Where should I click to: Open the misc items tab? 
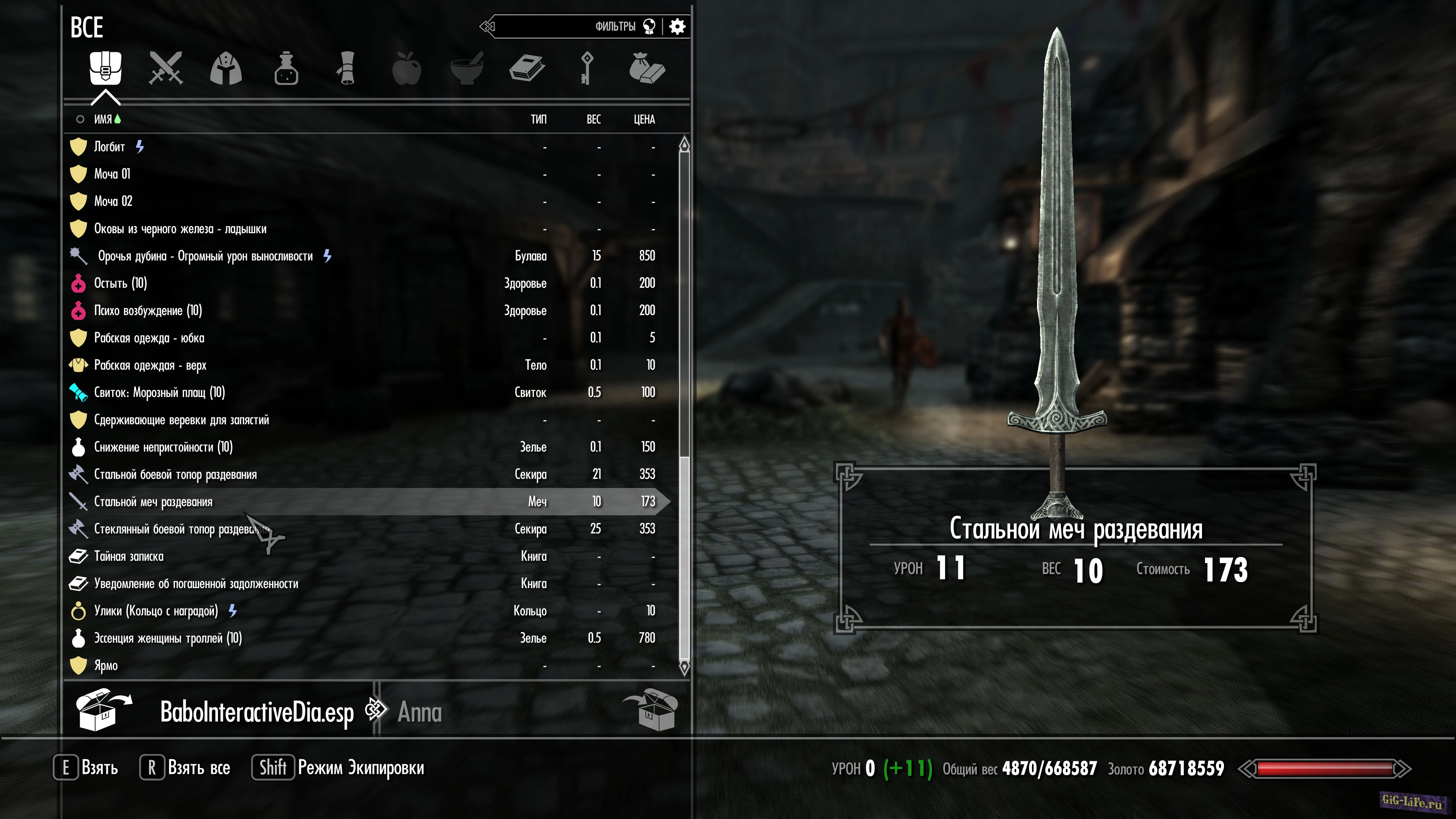(x=646, y=68)
